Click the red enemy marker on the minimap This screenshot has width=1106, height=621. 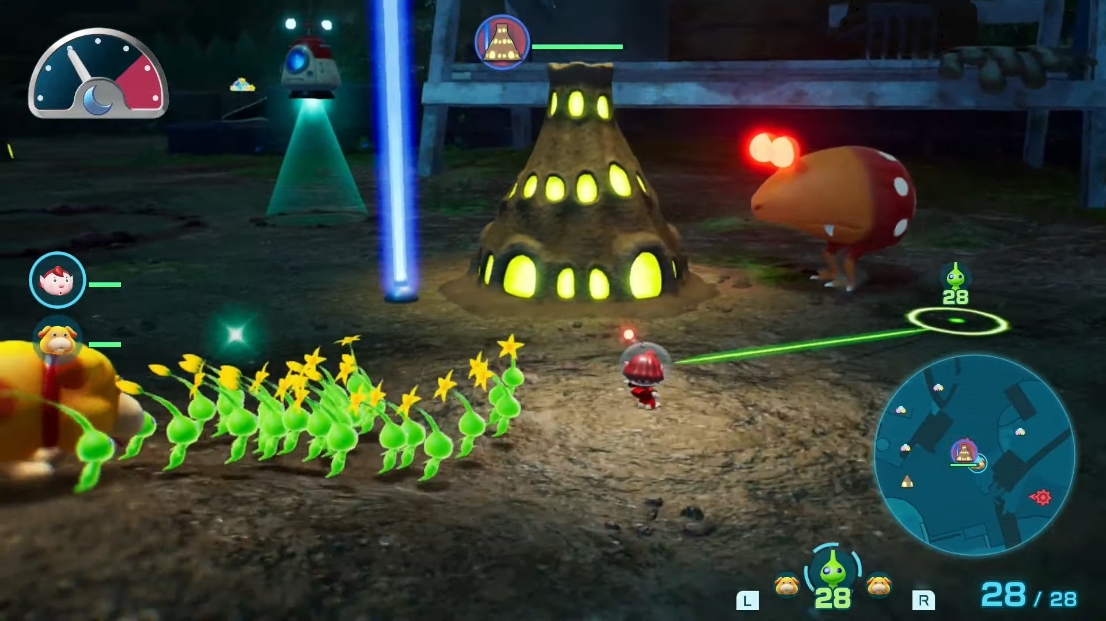pos(1041,497)
